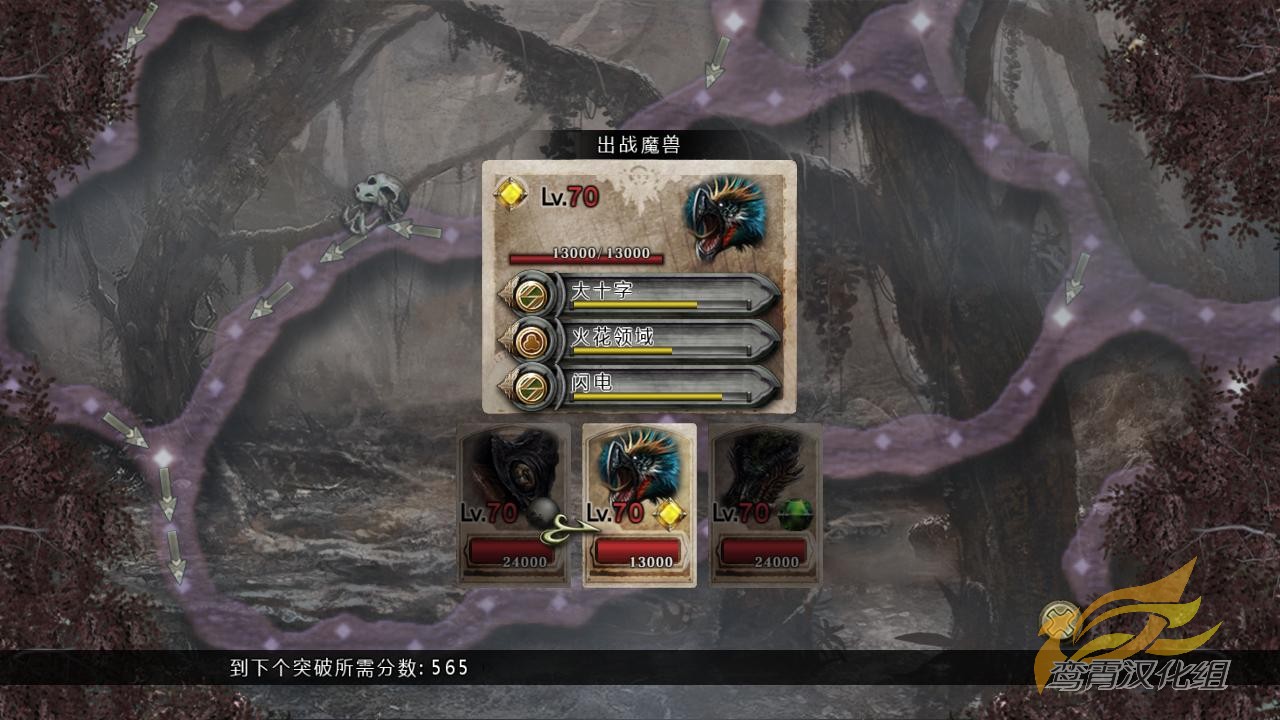This screenshot has height=720, width=1280.
Task: Select the center Lv.70 monster card
Action: pos(640,505)
